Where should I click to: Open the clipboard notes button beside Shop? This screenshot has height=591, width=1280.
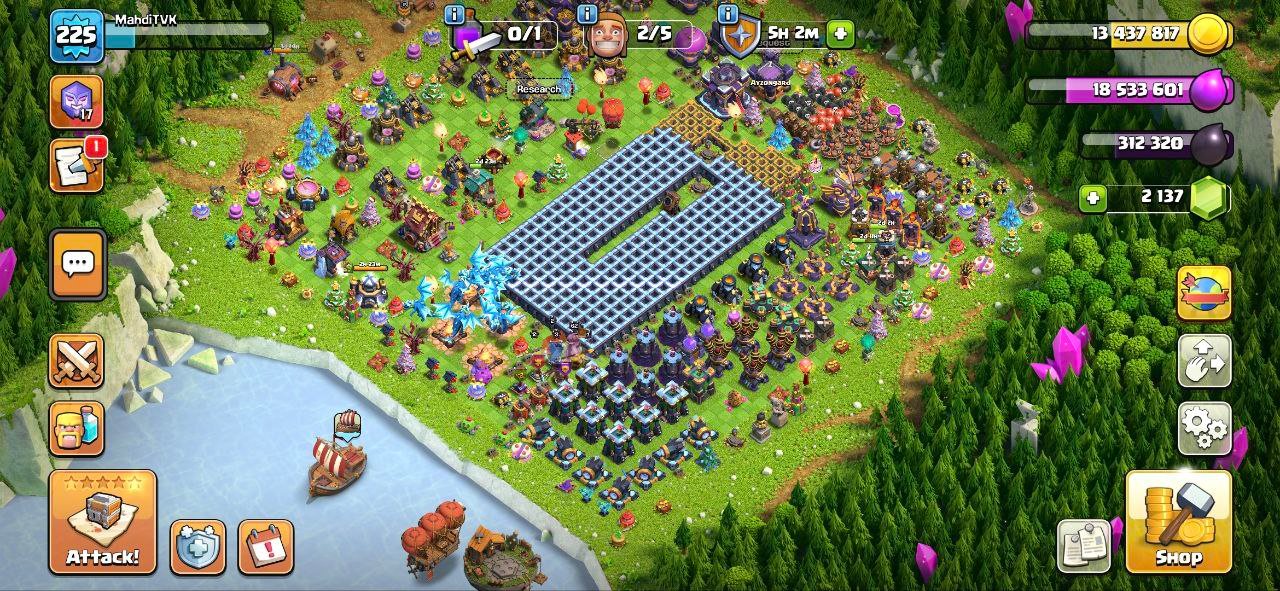click(1083, 546)
